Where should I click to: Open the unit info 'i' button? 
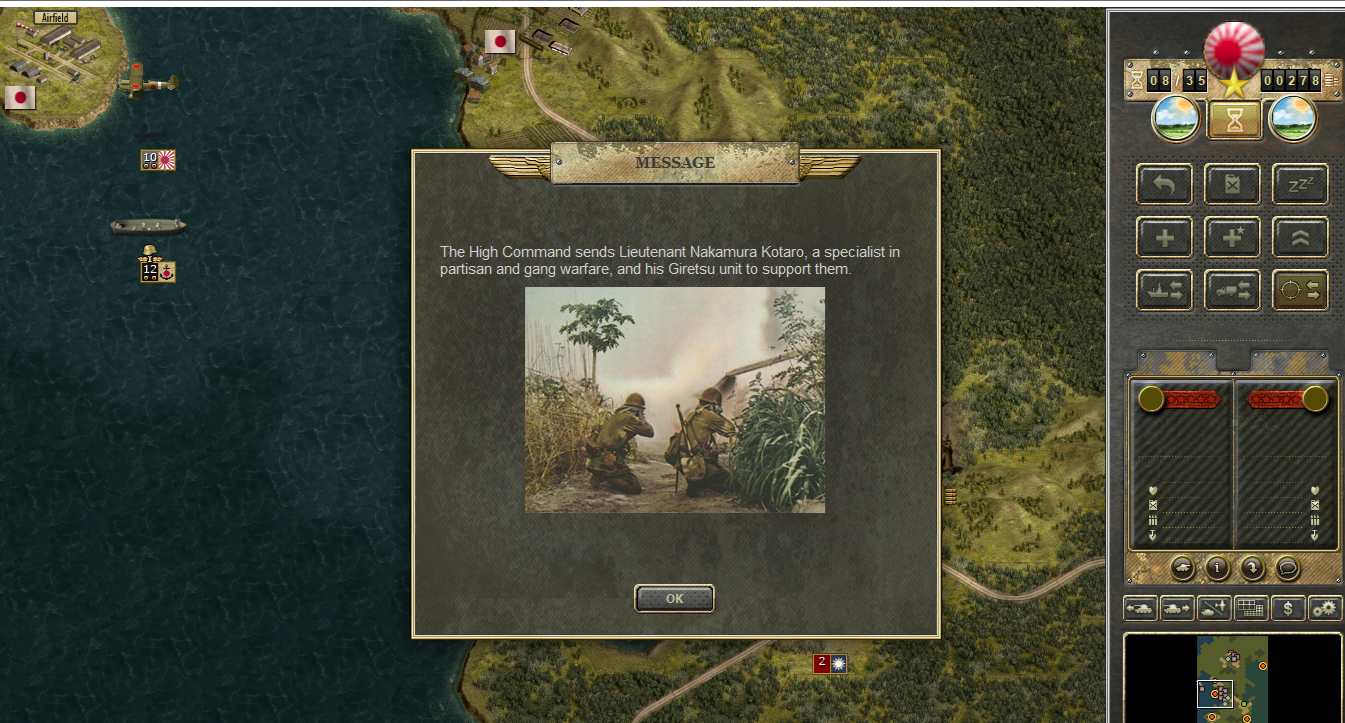1217,568
